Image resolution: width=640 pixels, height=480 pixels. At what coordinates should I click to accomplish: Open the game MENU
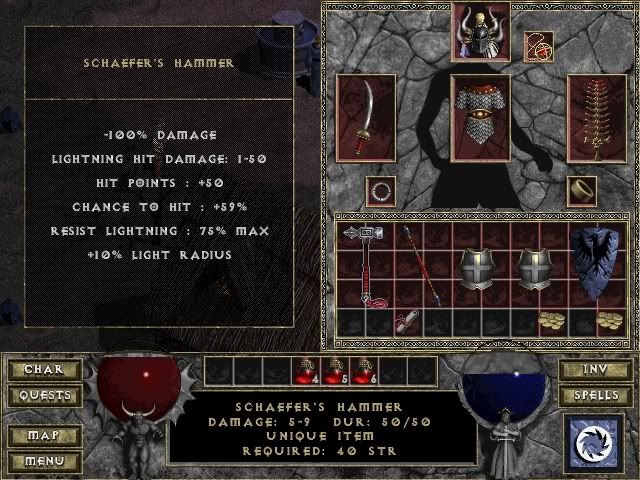tap(43, 462)
